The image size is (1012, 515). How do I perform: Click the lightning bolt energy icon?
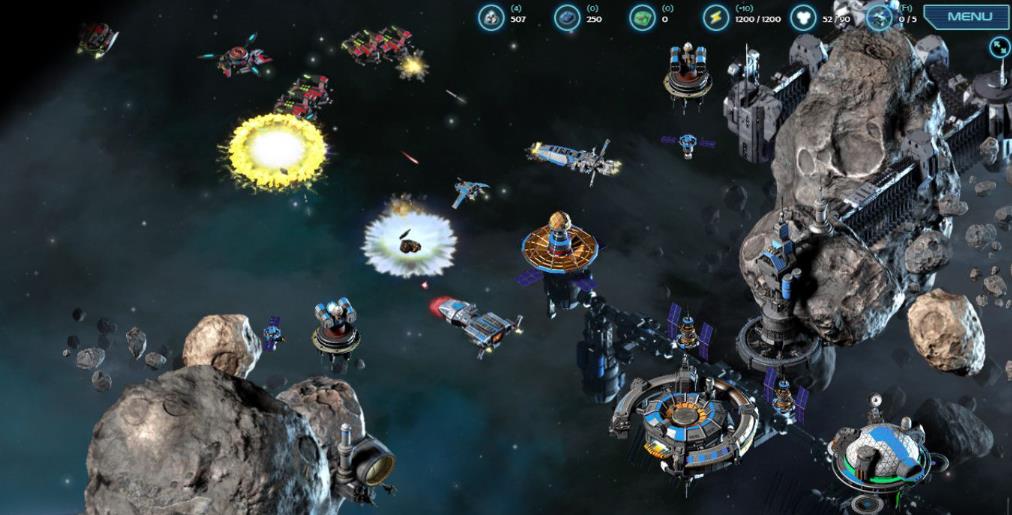pos(715,17)
